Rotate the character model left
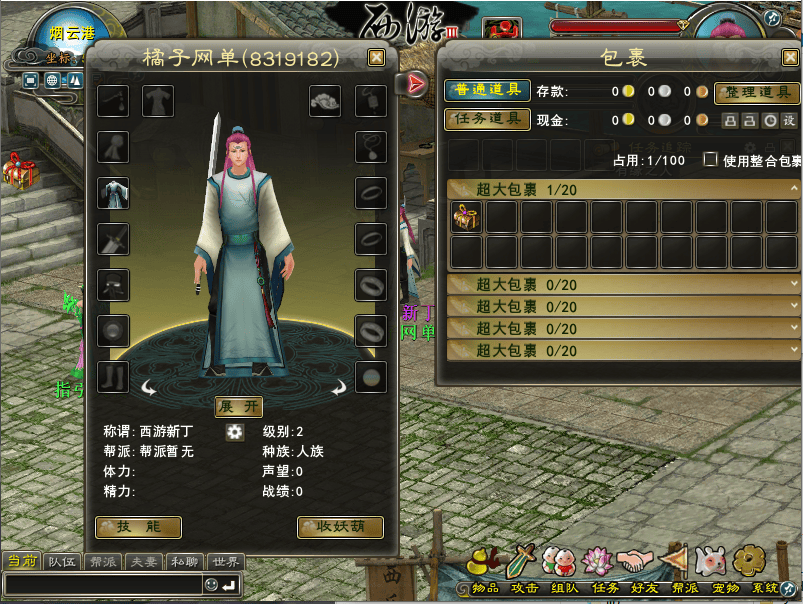803x604 pixels. click(x=149, y=388)
